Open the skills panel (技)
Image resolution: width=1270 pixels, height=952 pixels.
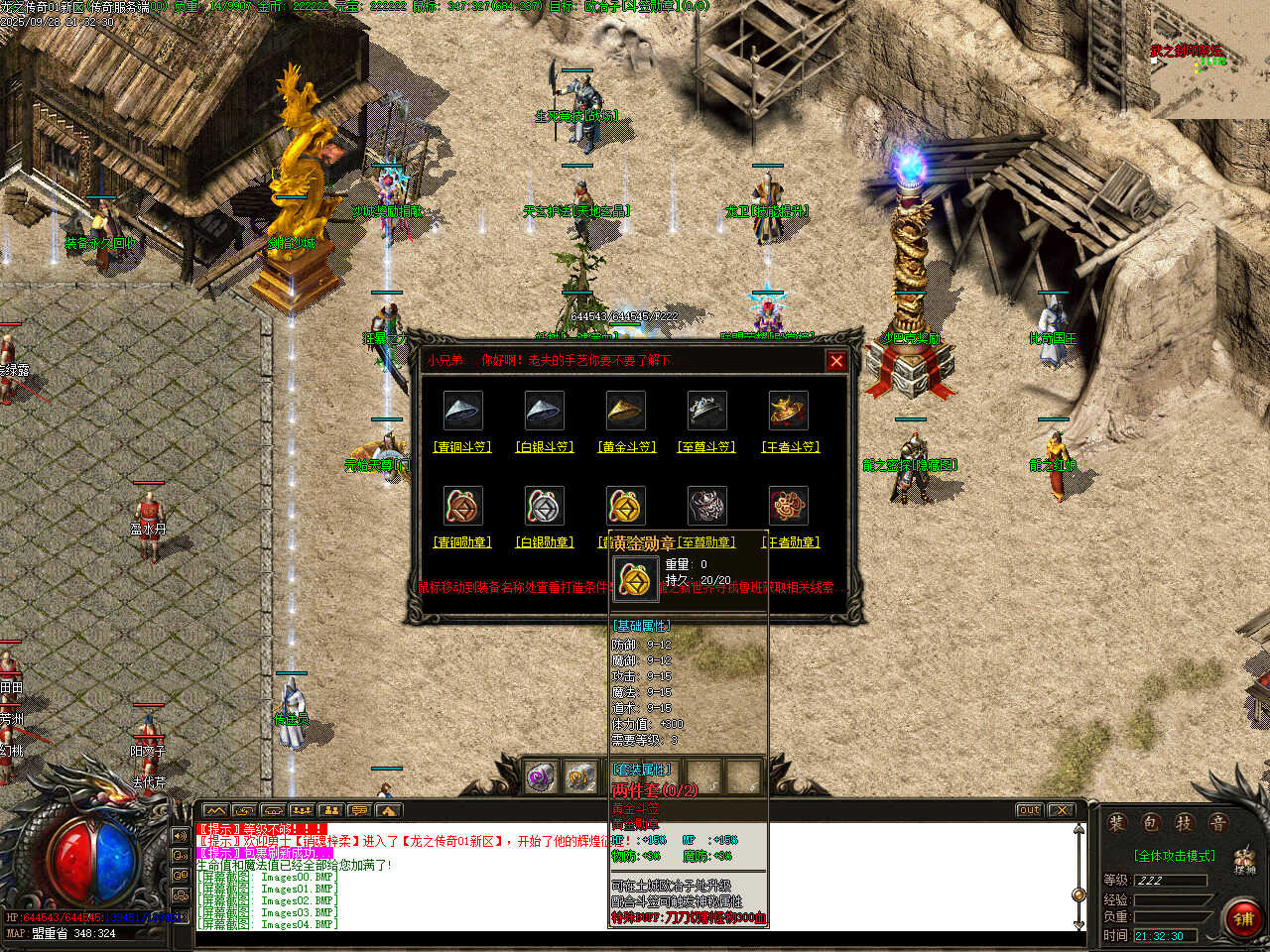coord(1185,823)
